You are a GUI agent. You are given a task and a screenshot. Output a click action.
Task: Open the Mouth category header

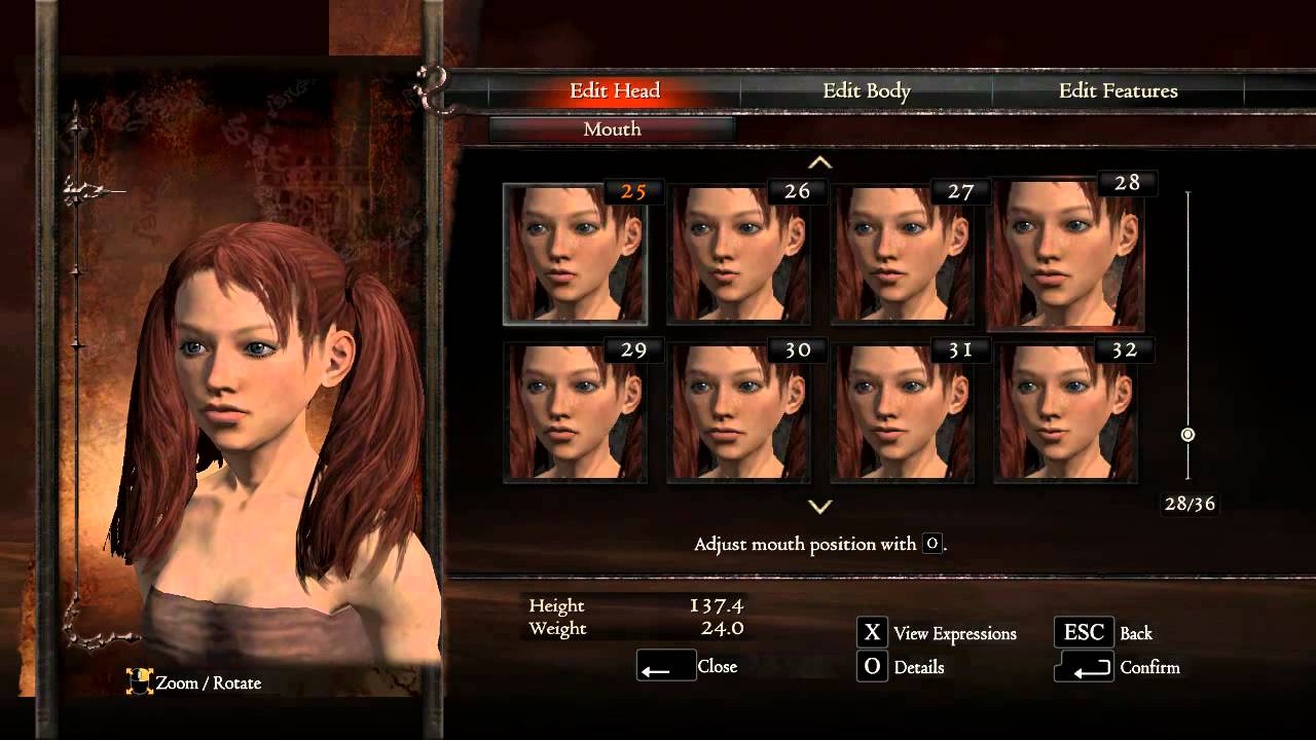612,130
